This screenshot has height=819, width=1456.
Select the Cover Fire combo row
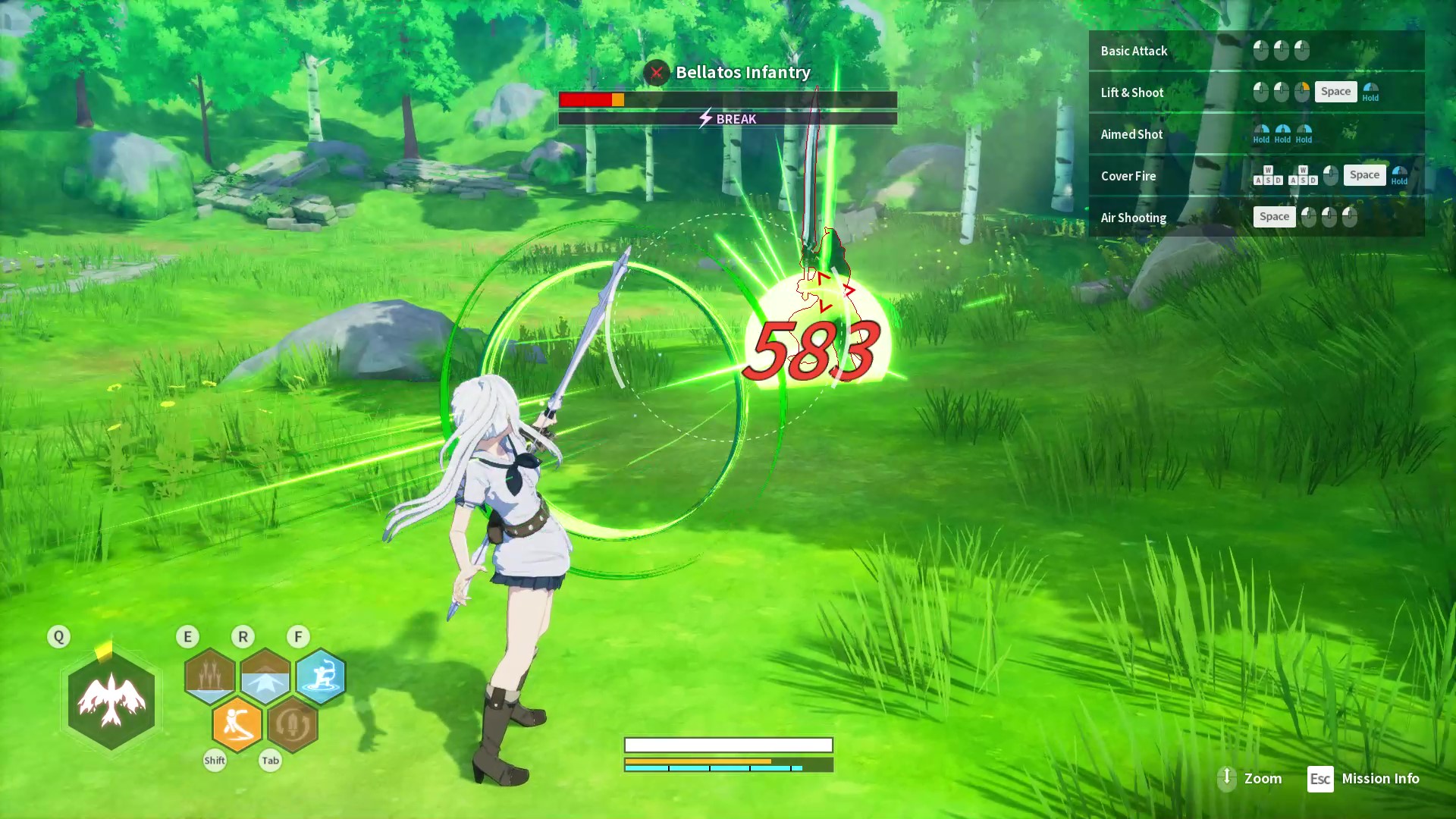[x=1256, y=176]
